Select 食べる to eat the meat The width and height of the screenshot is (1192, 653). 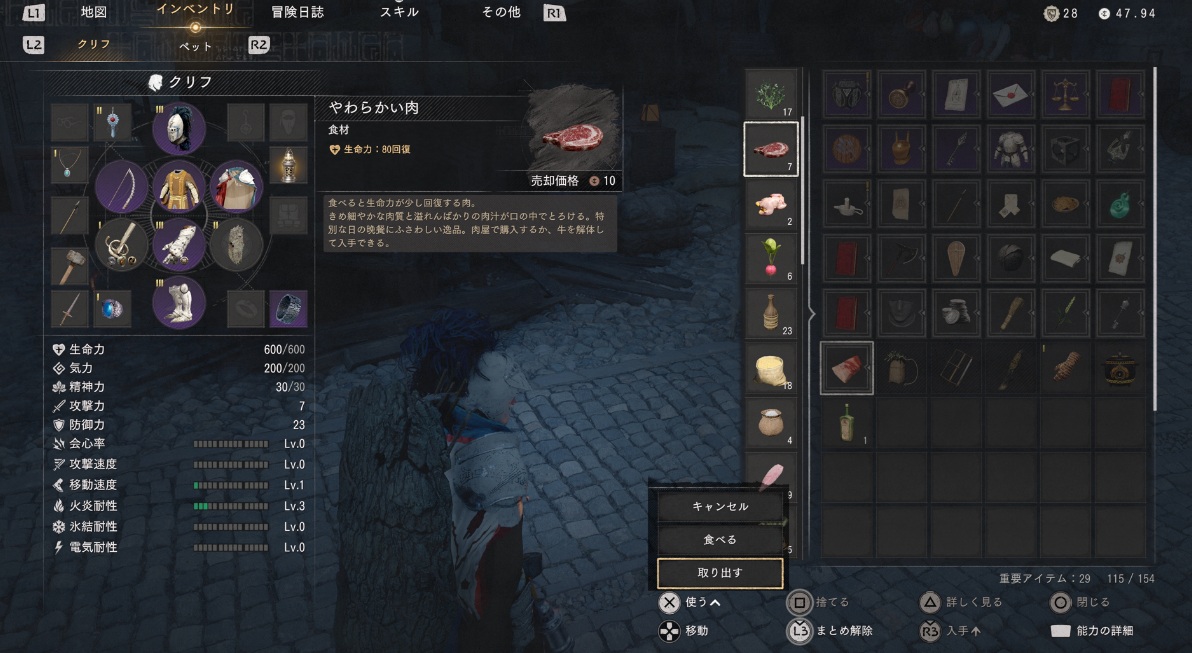tap(720, 540)
